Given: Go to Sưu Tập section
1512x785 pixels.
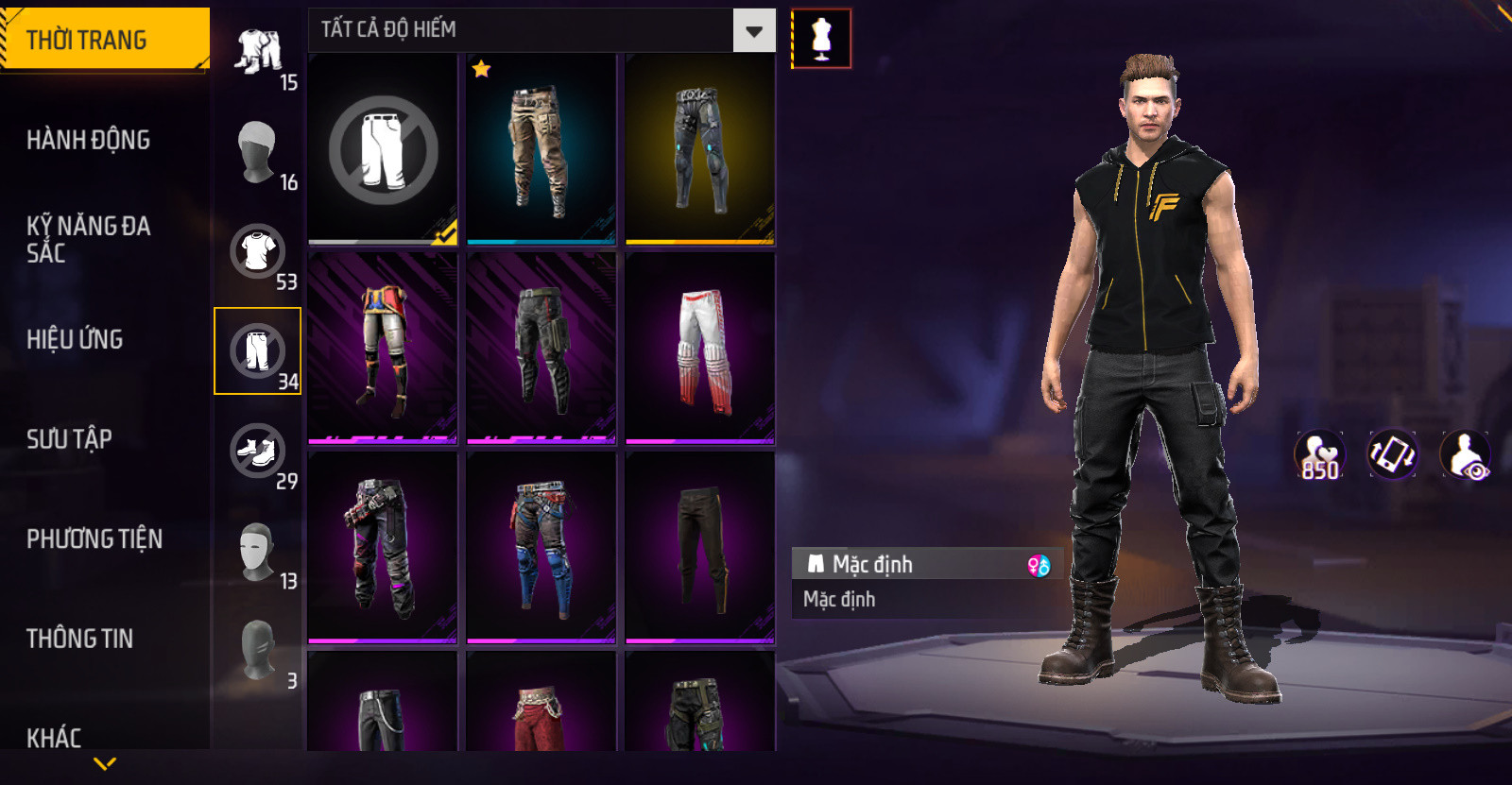Looking at the screenshot, I should (69, 439).
